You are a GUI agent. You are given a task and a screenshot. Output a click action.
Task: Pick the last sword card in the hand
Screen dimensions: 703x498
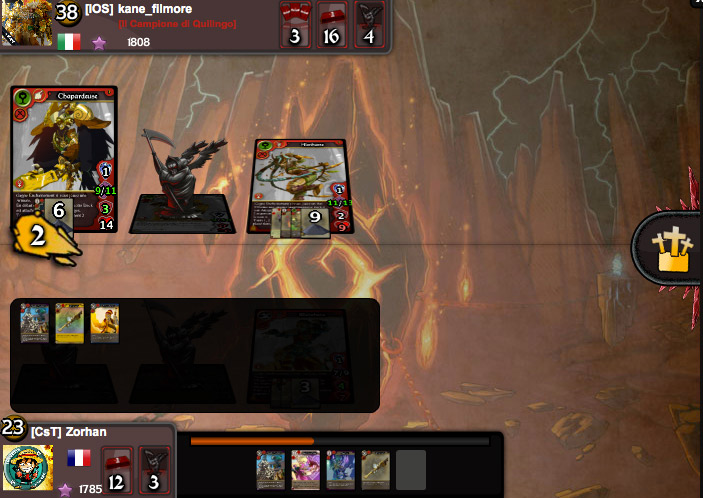click(x=375, y=467)
